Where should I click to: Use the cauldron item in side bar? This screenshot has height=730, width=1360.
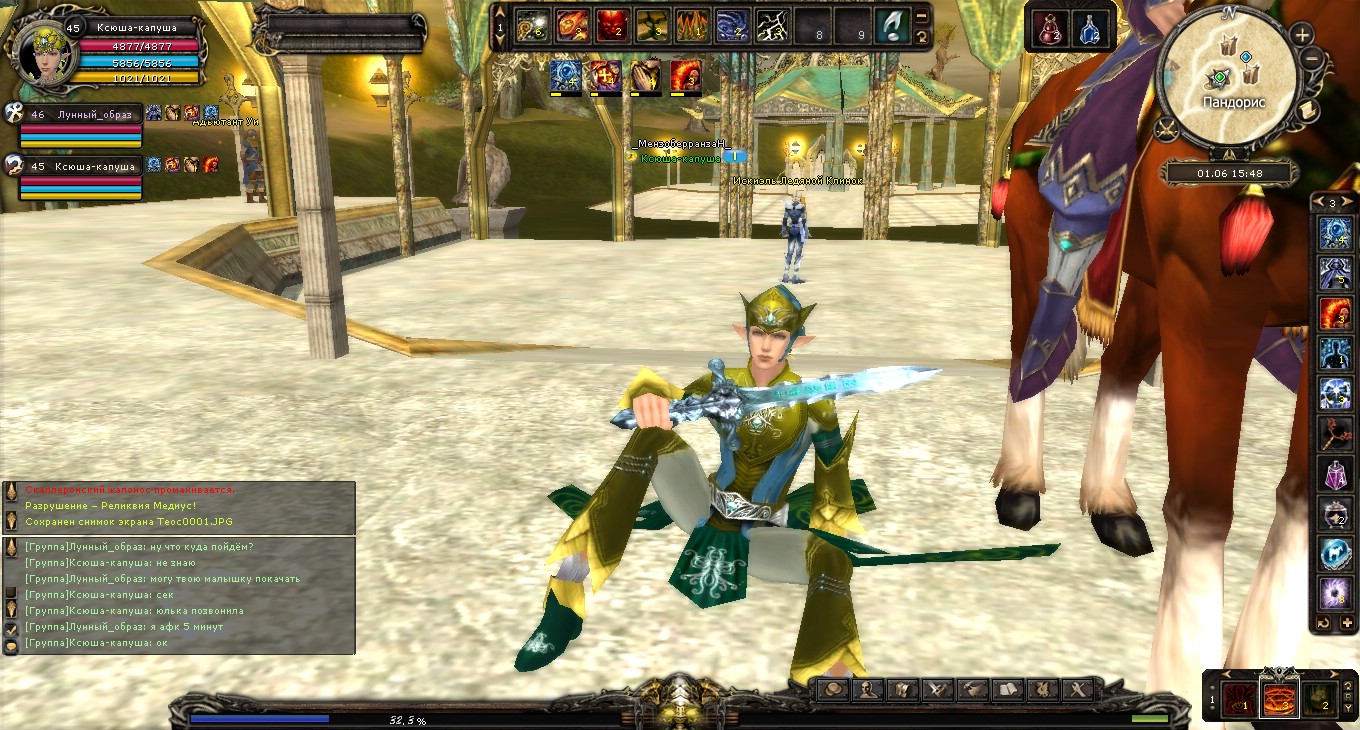click(x=1336, y=513)
